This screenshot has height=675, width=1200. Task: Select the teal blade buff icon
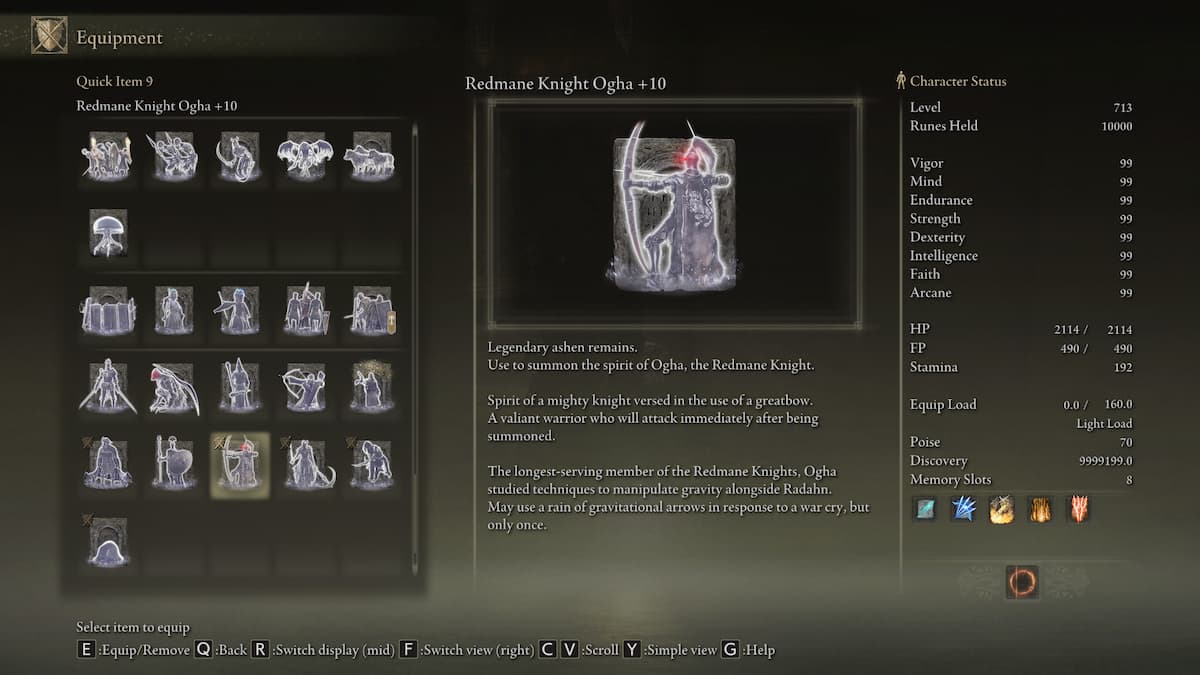click(x=926, y=509)
